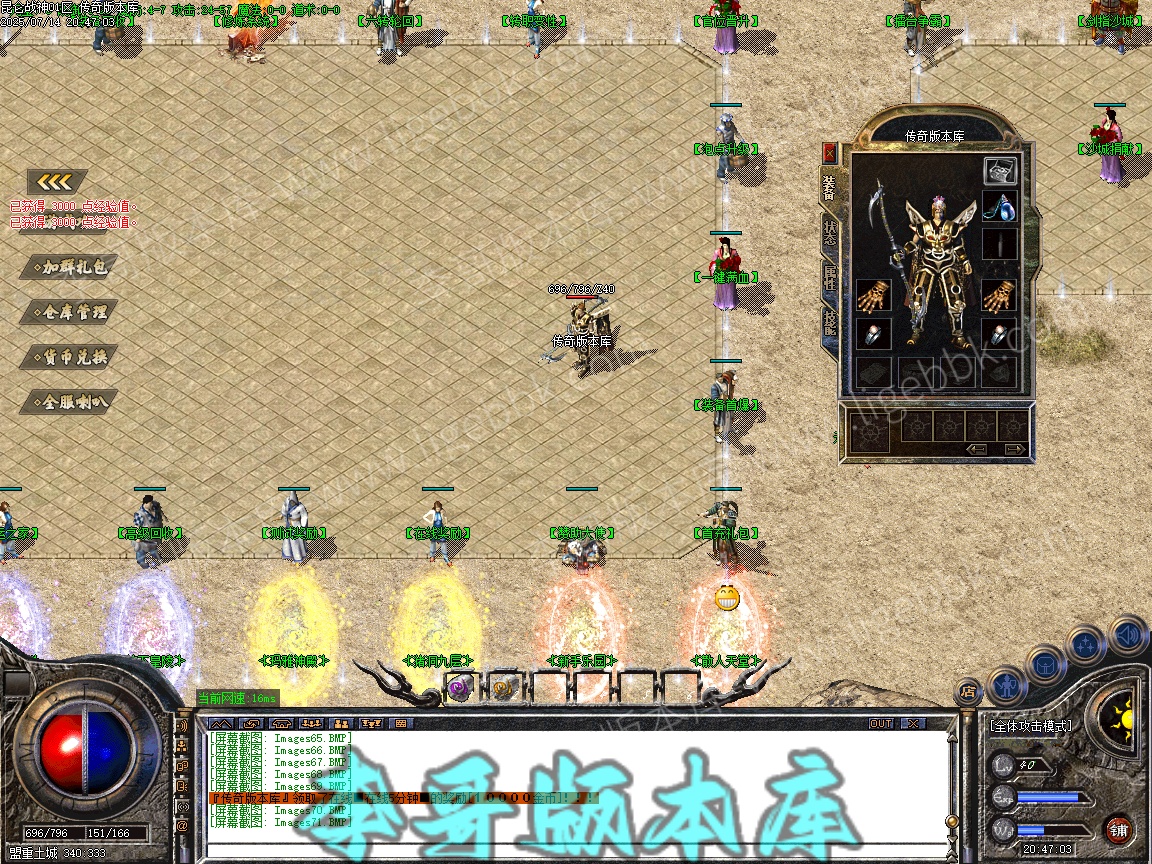Collapse the side menu with the arrow button
Image resolution: width=1152 pixels, height=864 pixels.
(x=57, y=182)
